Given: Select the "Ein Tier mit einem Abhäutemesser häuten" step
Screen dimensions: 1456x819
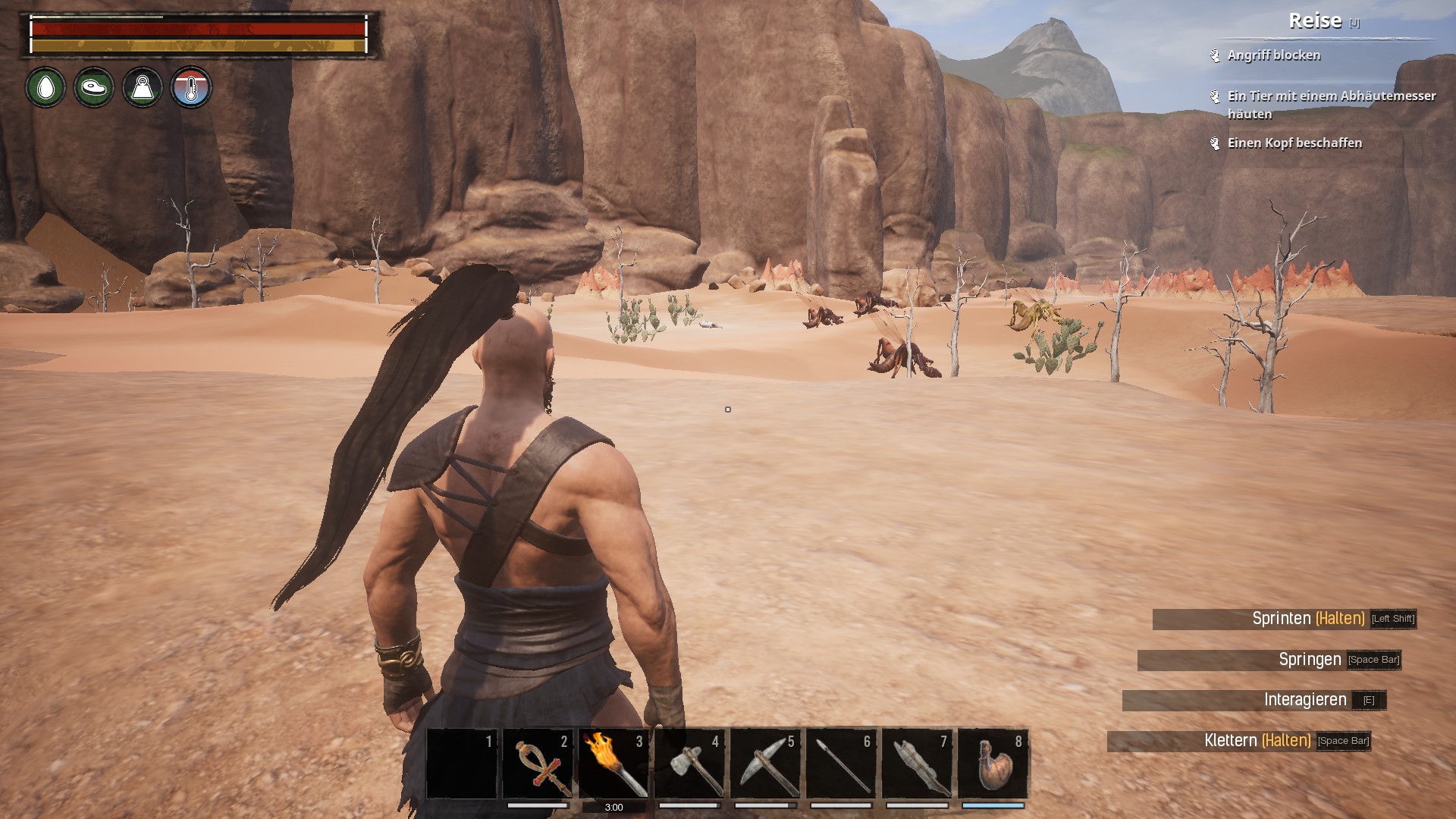Looking at the screenshot, I should [x=1331, y=105].
